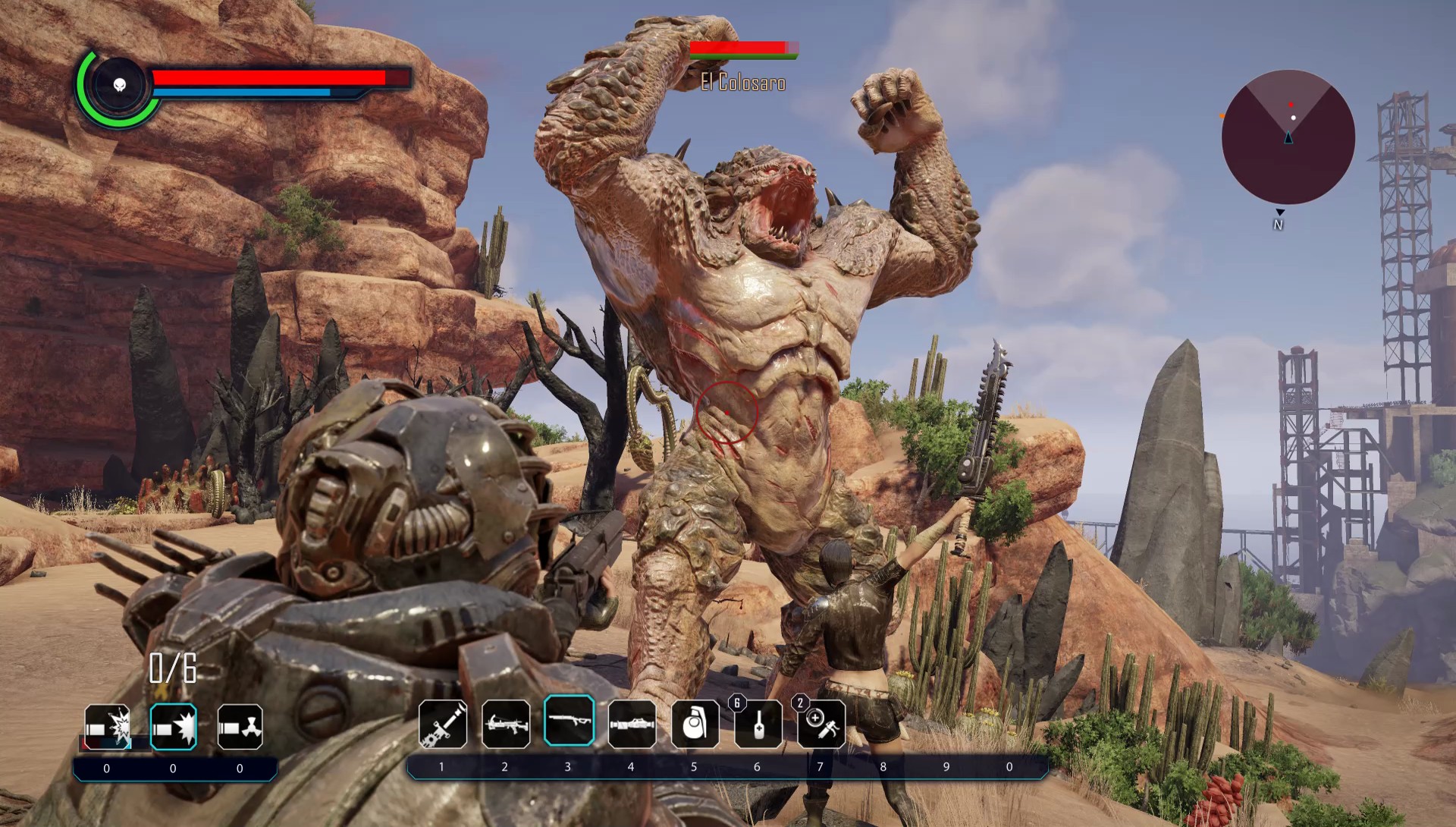This screenshot has width=1456, height=827.
Task: Use the healing potion bottle slot
Action: click(758, 723)
